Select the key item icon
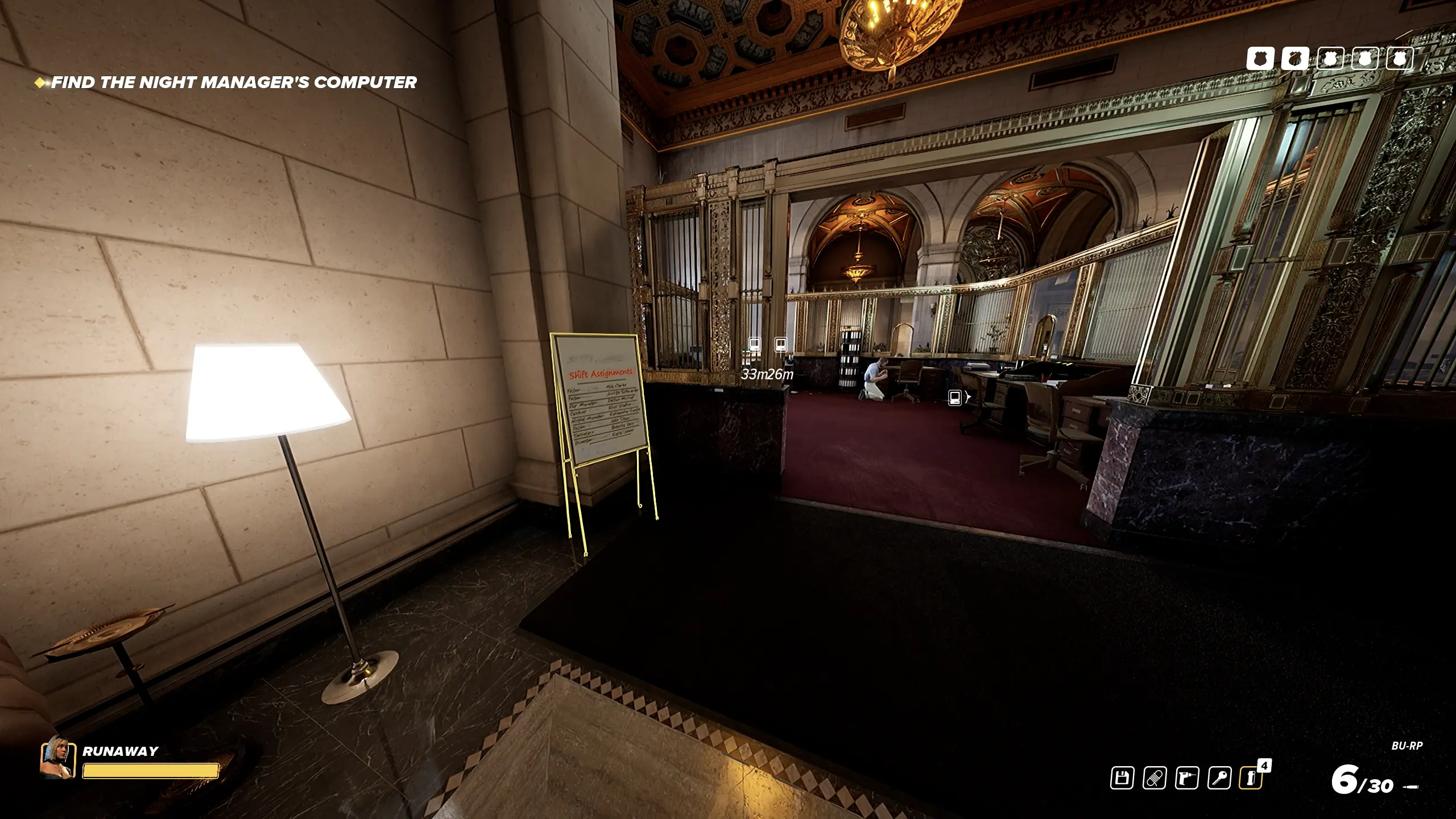This screenshot has height=819, width=1456. click(1219, 778)
